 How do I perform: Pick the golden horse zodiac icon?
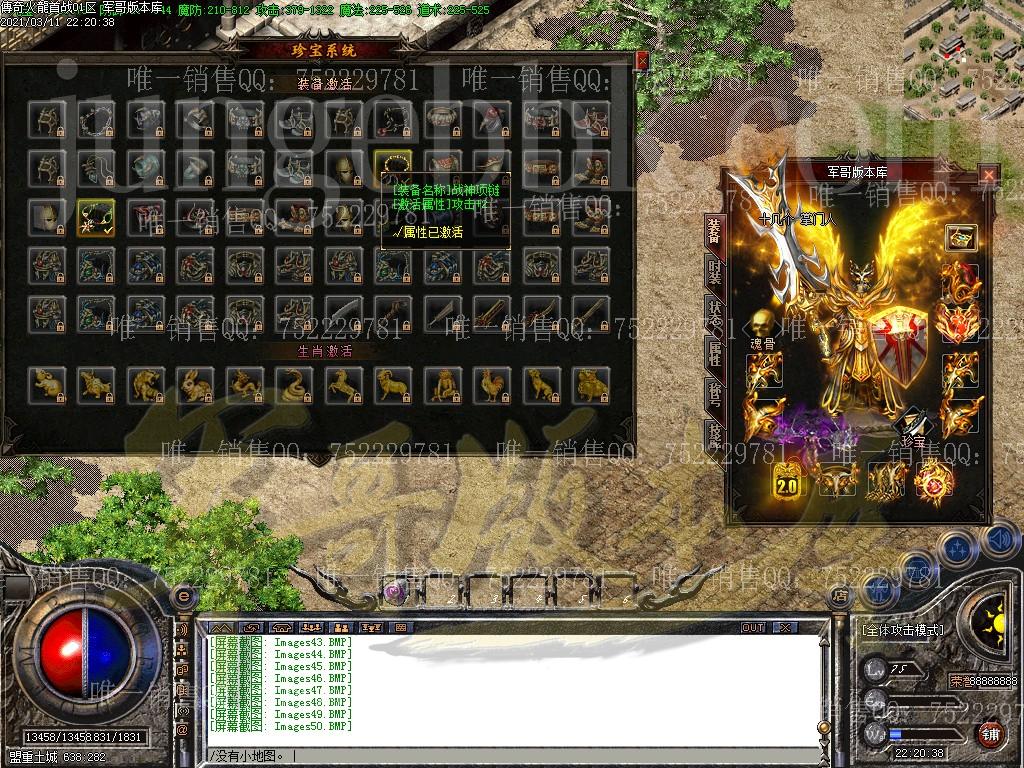point(340,383)
